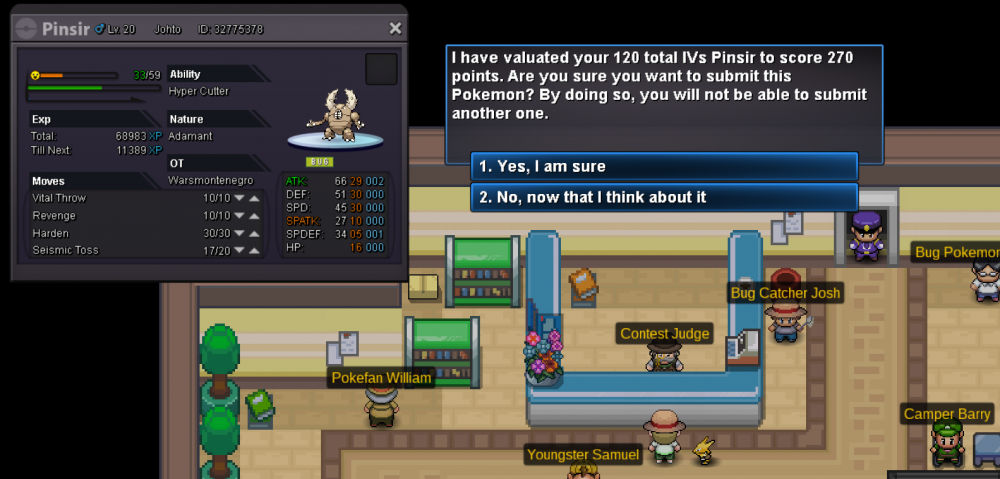1000x479 pixels.
Task: Move Vital Throw down in the move list
Action: pos(238,198)
